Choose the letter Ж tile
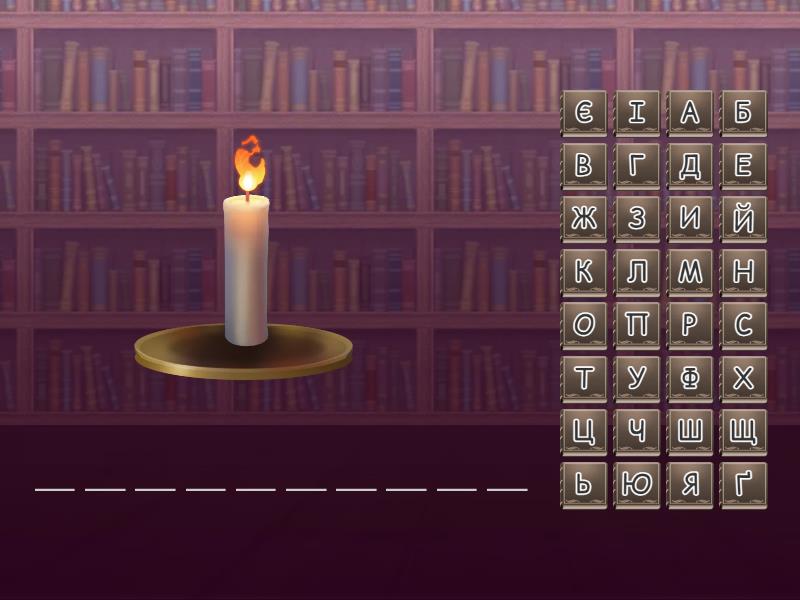 pos(584,219)
